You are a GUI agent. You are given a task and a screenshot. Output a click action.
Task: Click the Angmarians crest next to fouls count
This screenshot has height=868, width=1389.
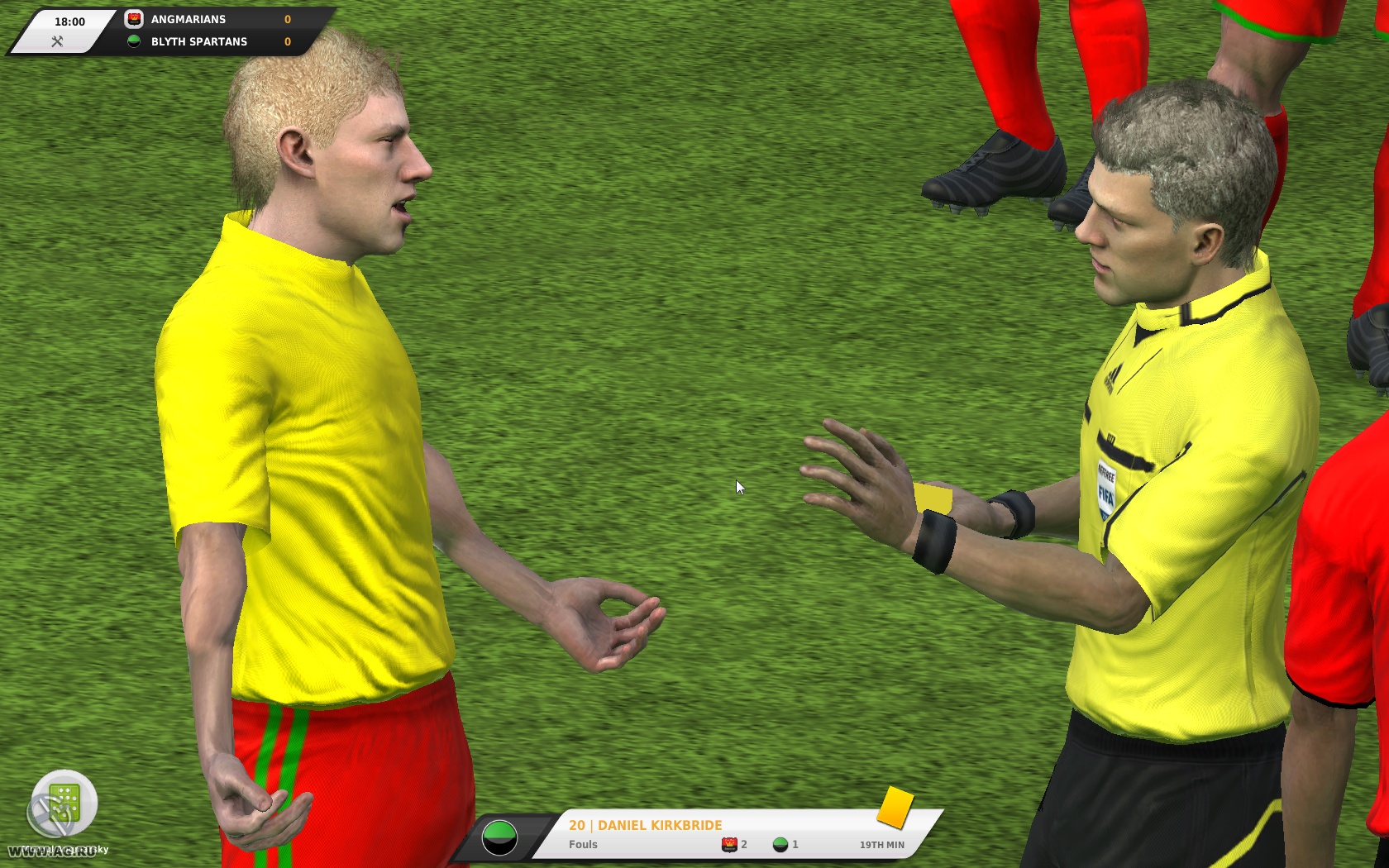tap(730, 844)
